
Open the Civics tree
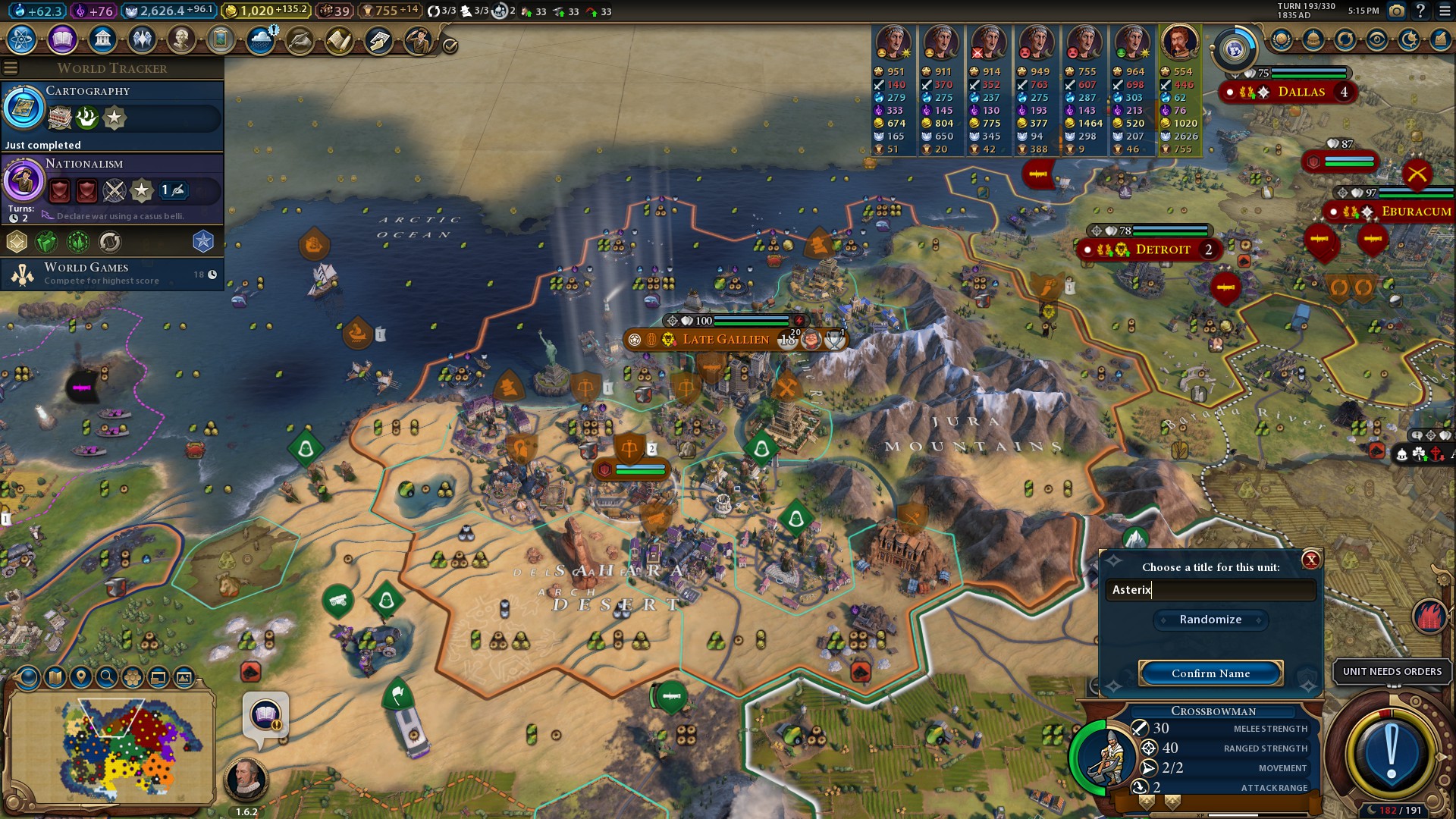click(62, 39)
